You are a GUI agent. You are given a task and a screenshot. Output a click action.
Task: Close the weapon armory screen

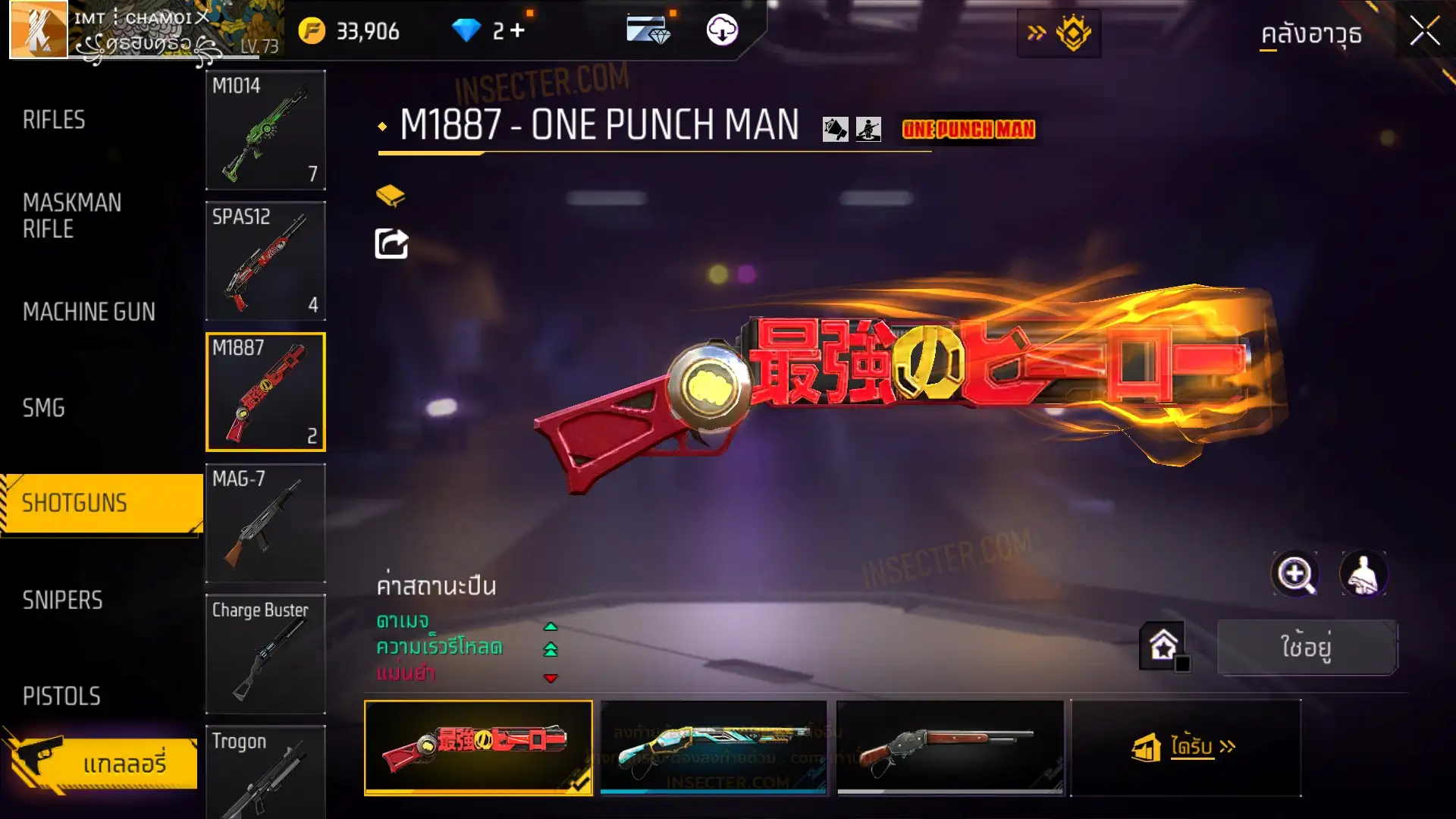pyautogui.click(x=1424, y=32)
